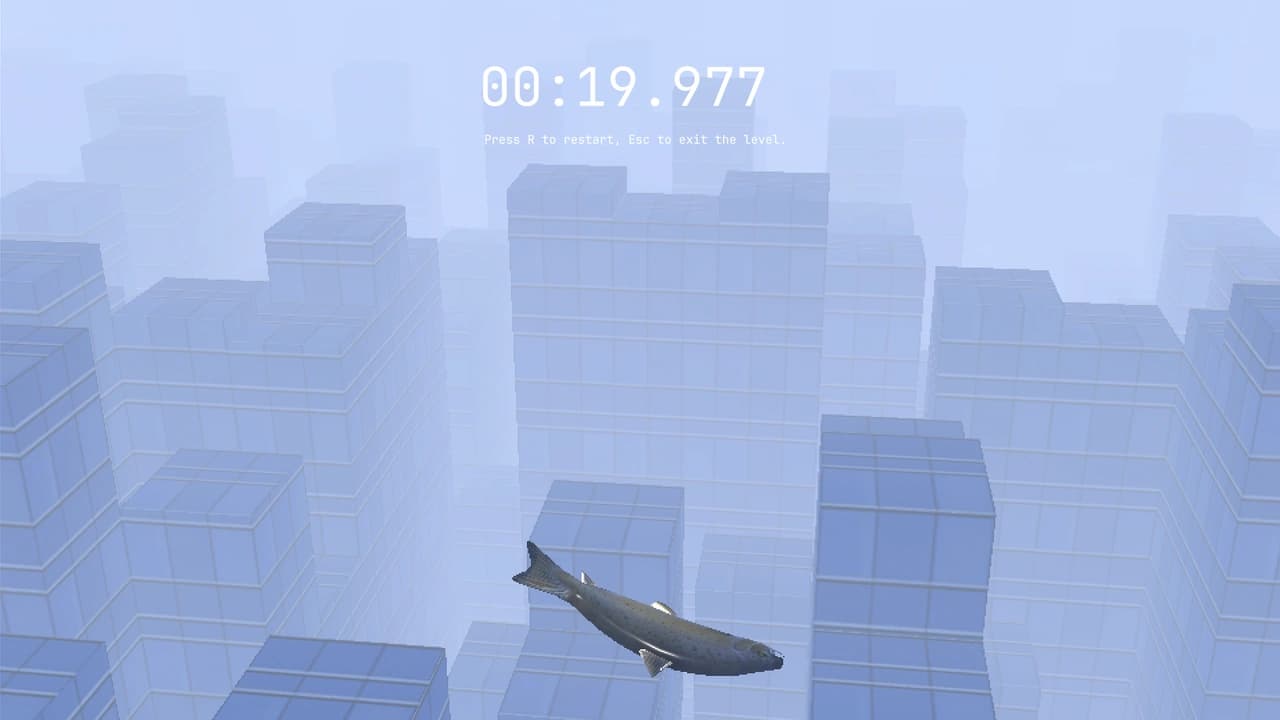Click the minutes digits of the timer

[x=510, y=85]
